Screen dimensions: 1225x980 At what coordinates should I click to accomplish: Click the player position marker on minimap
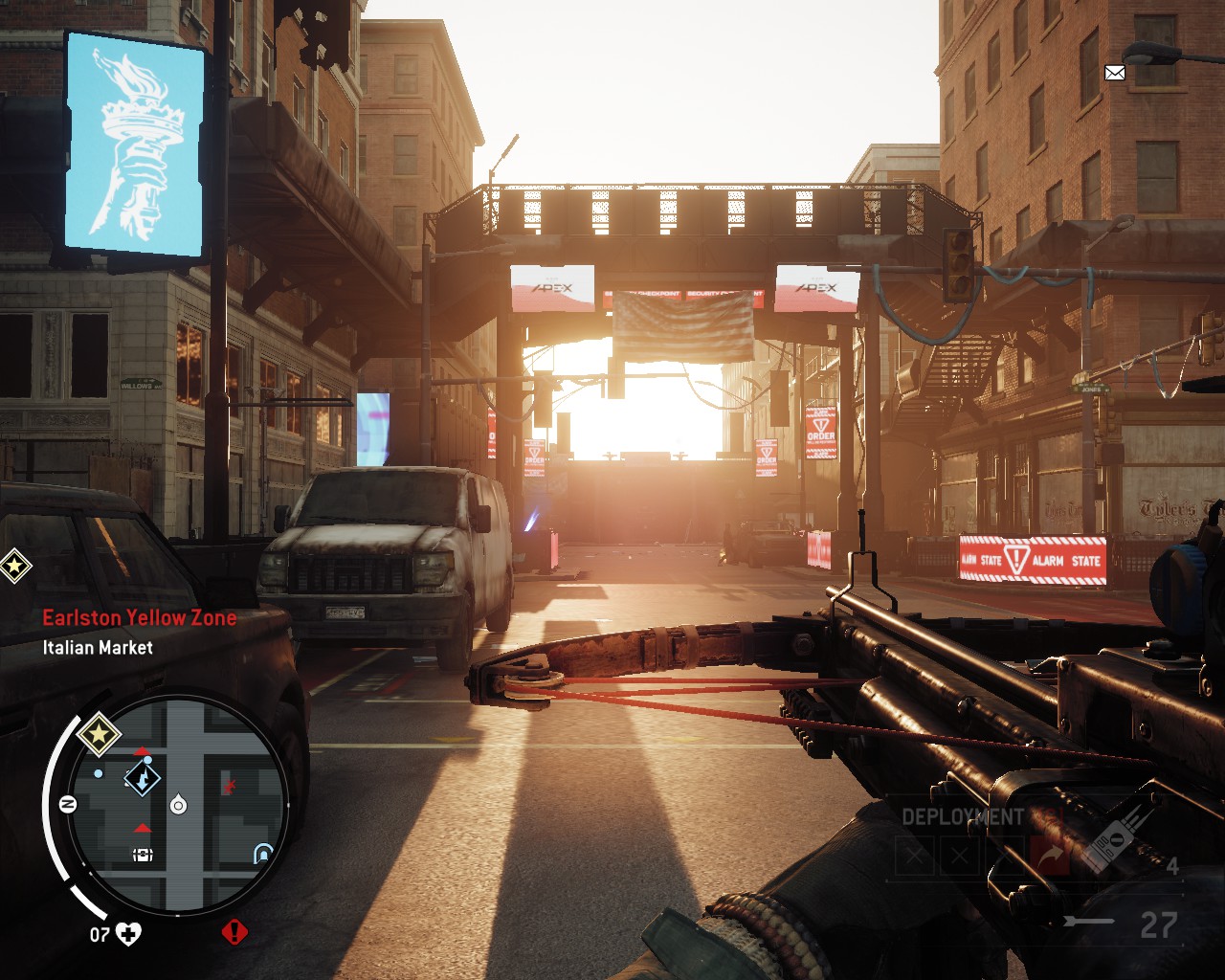(178, 805)
